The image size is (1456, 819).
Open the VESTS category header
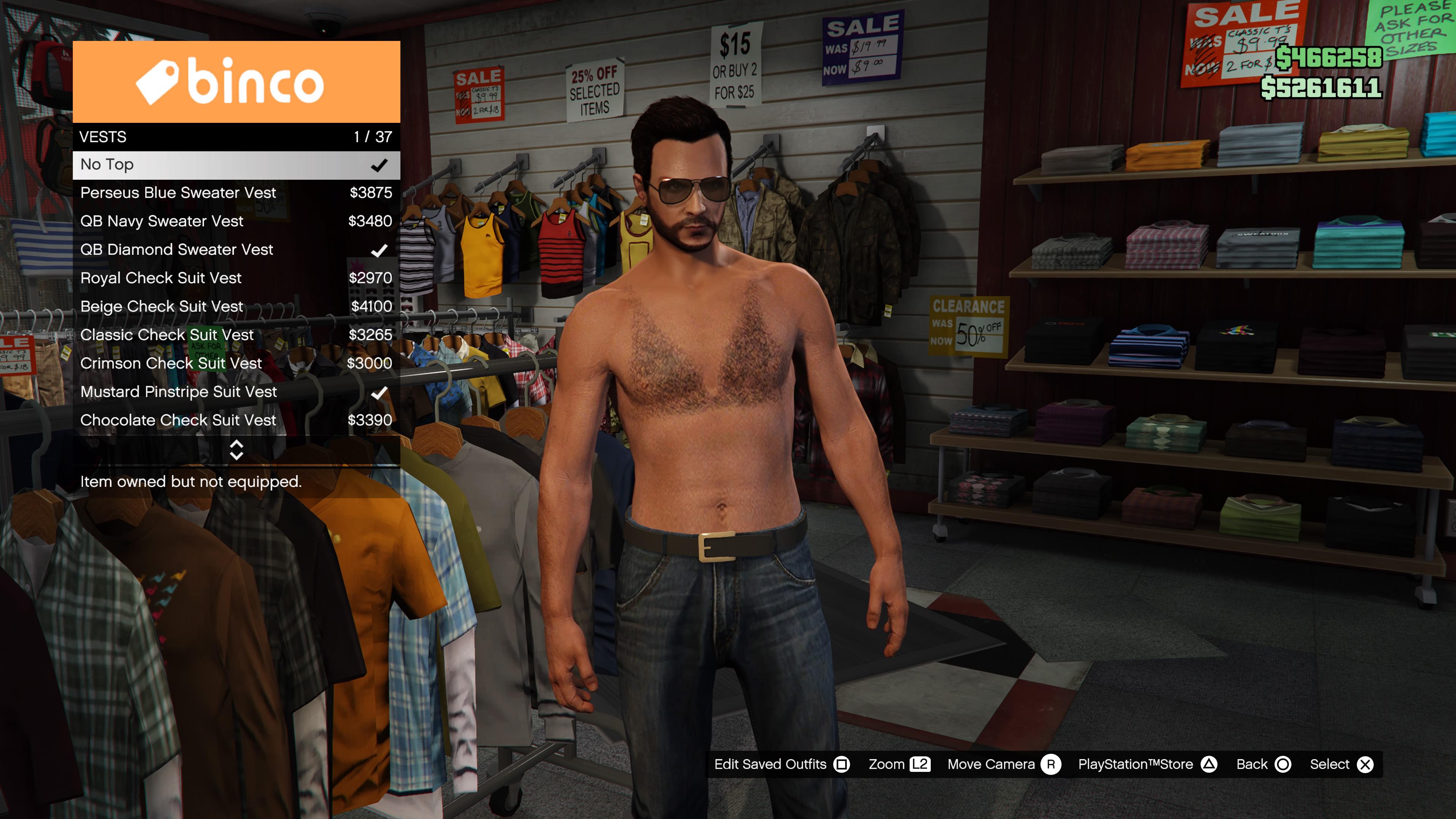pos(169,136)
